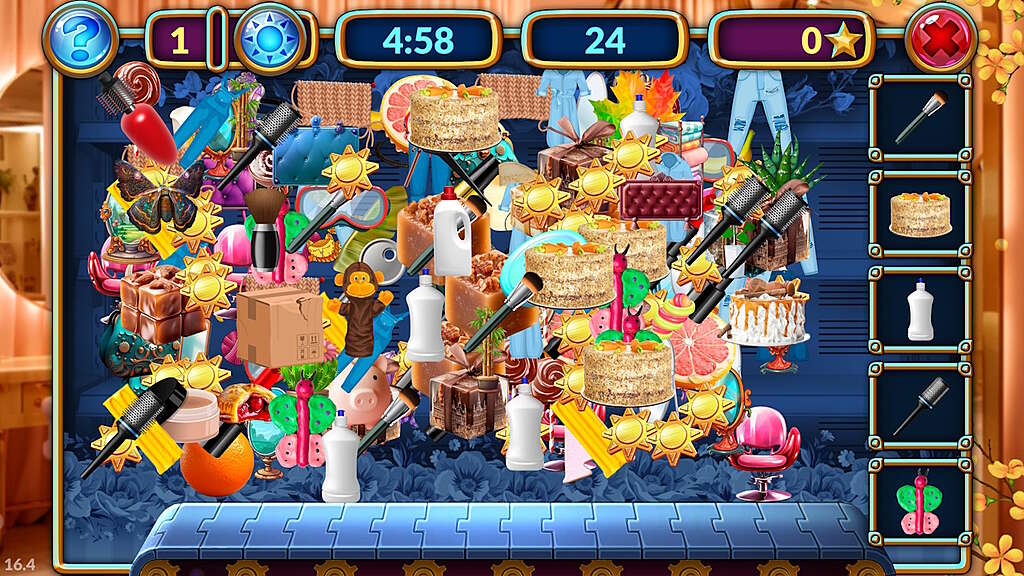1024x576 pixels.
Task: Activate the blue sun hint button
Action: [x=269, y=40]
